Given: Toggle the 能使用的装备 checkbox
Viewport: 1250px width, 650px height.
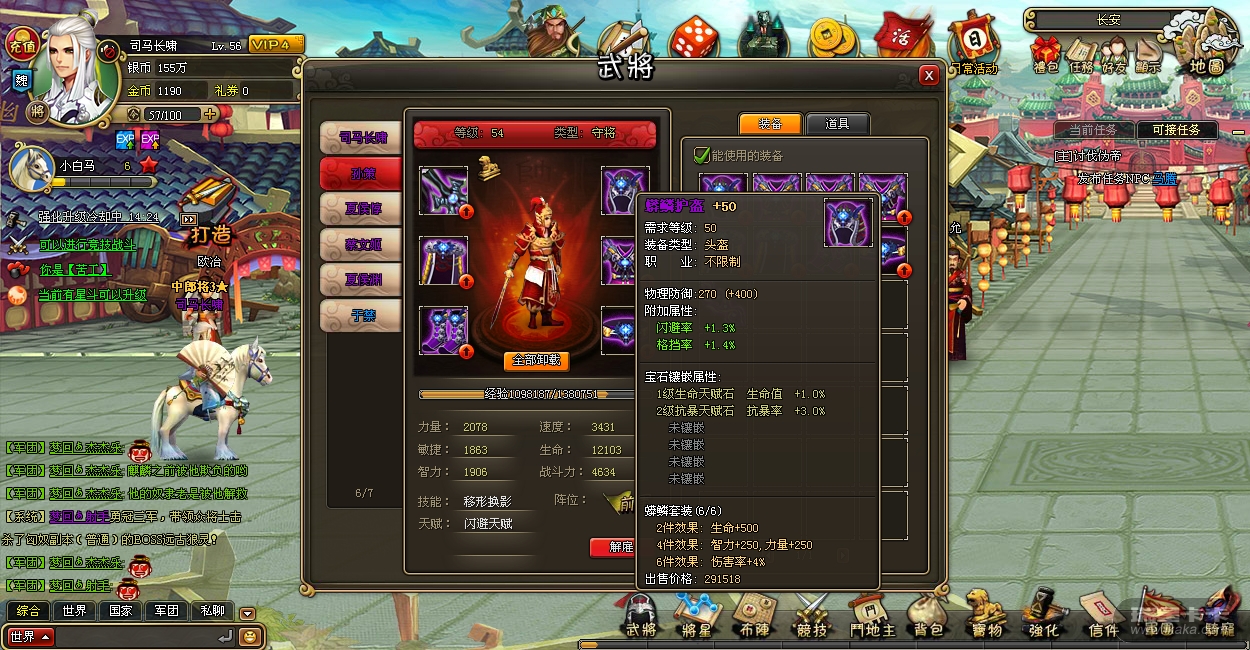Looking at the screenshot, I should (701, 155).
